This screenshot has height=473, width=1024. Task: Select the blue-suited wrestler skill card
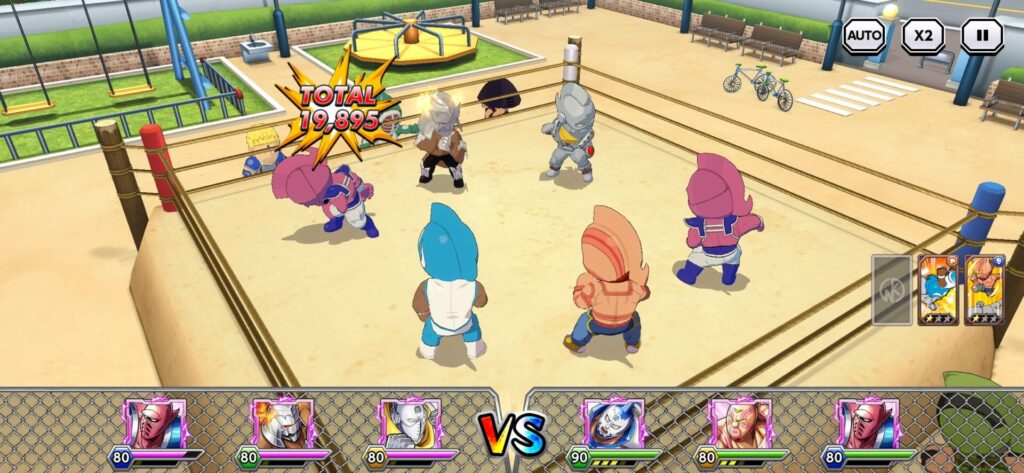(x=938, y=290)
